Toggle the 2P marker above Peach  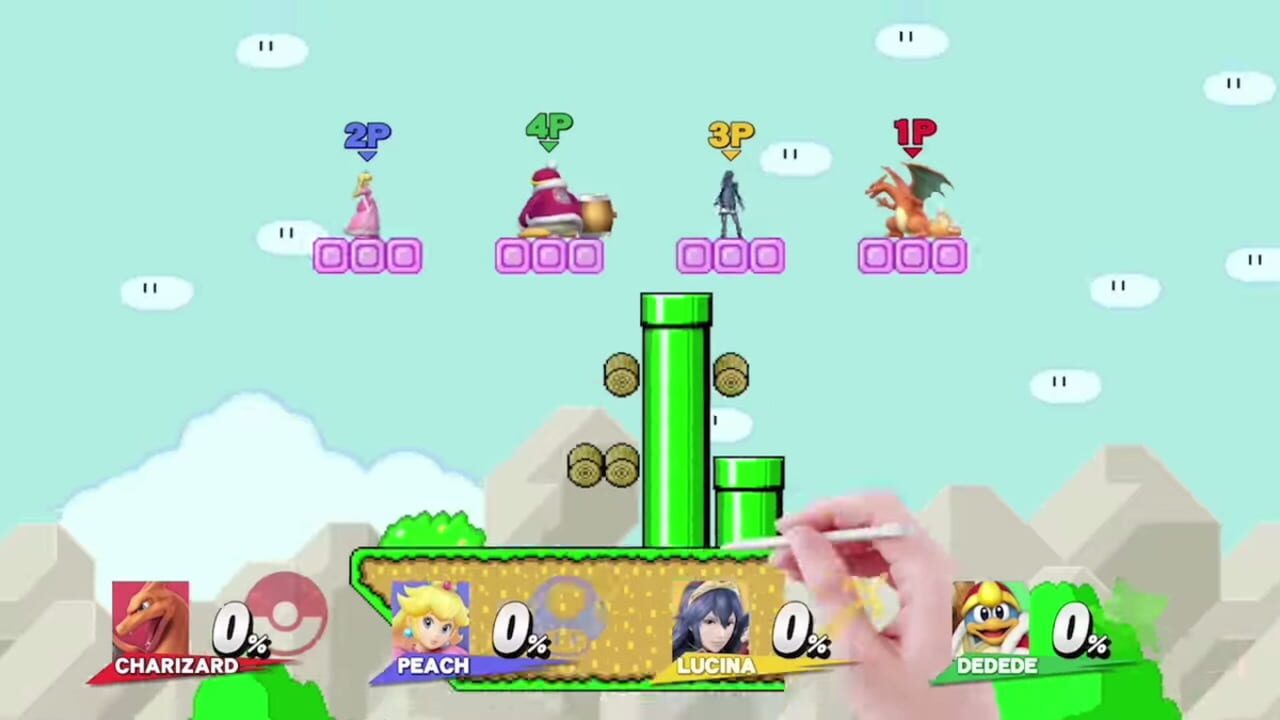click(366, 136)
